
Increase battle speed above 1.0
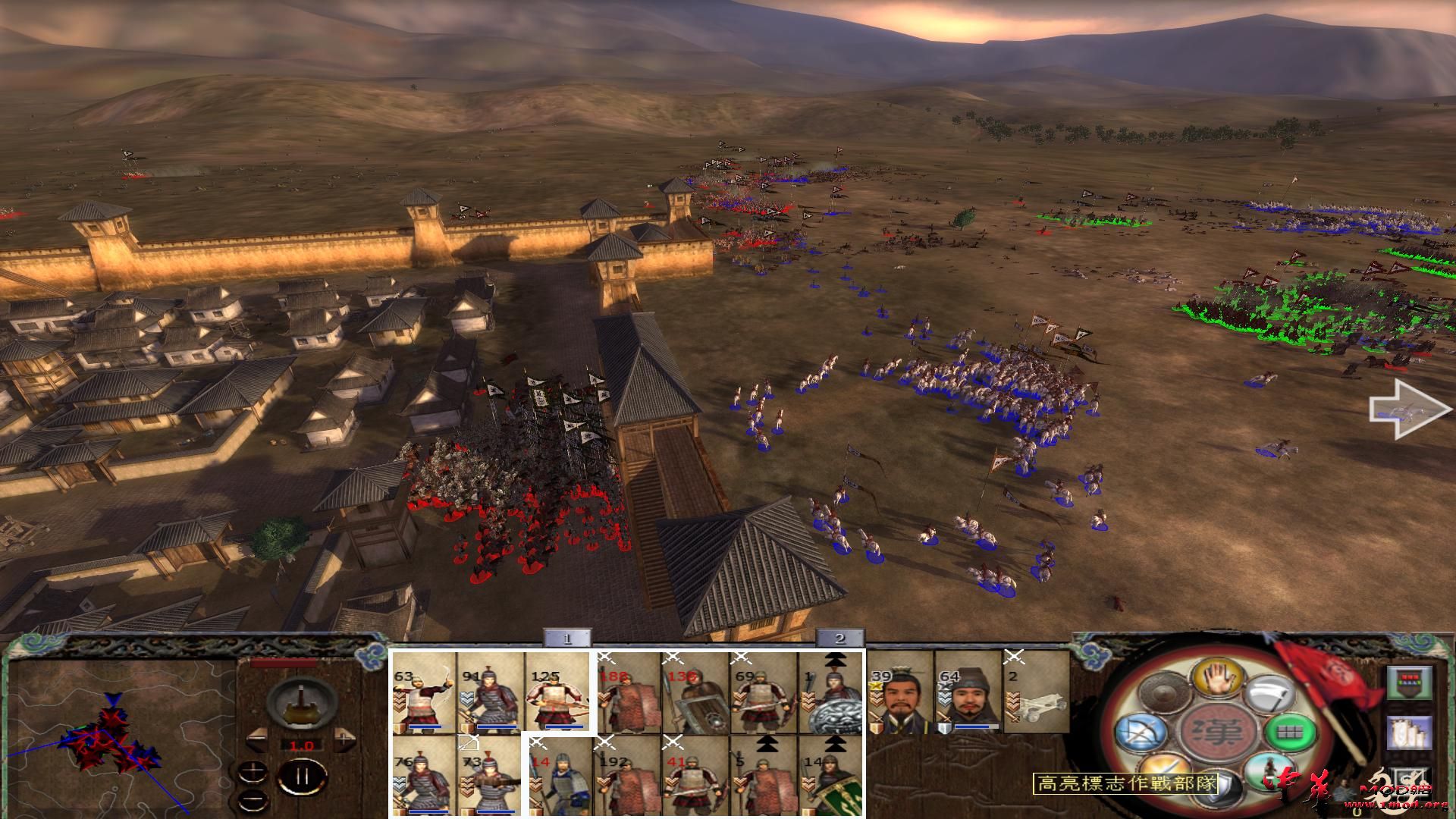(x=344, y=739)
